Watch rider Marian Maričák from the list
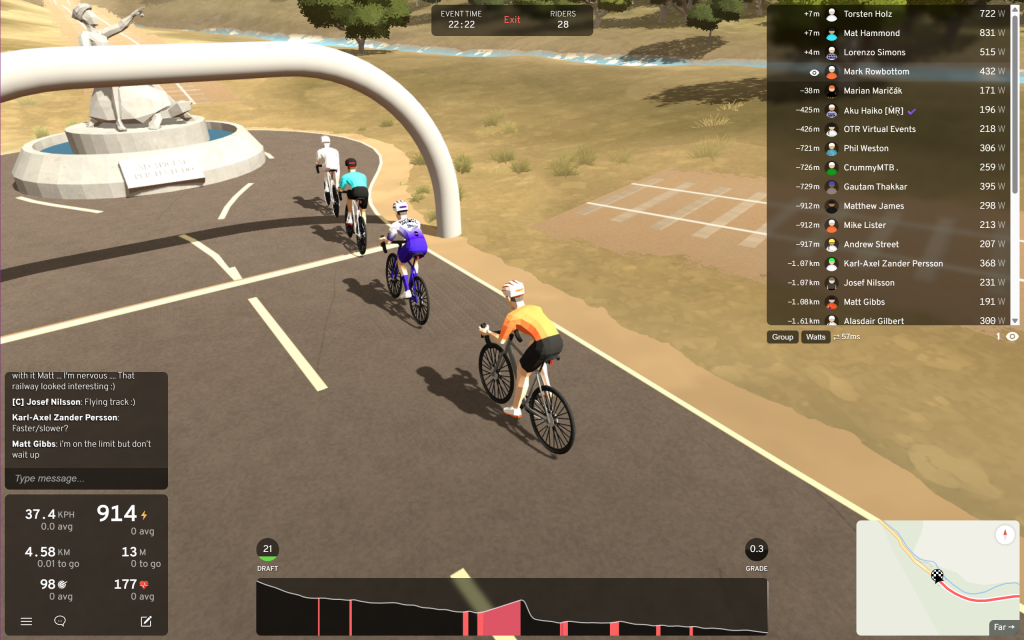The height and width of the screenshot is (640, 1024). coord(892,91)
